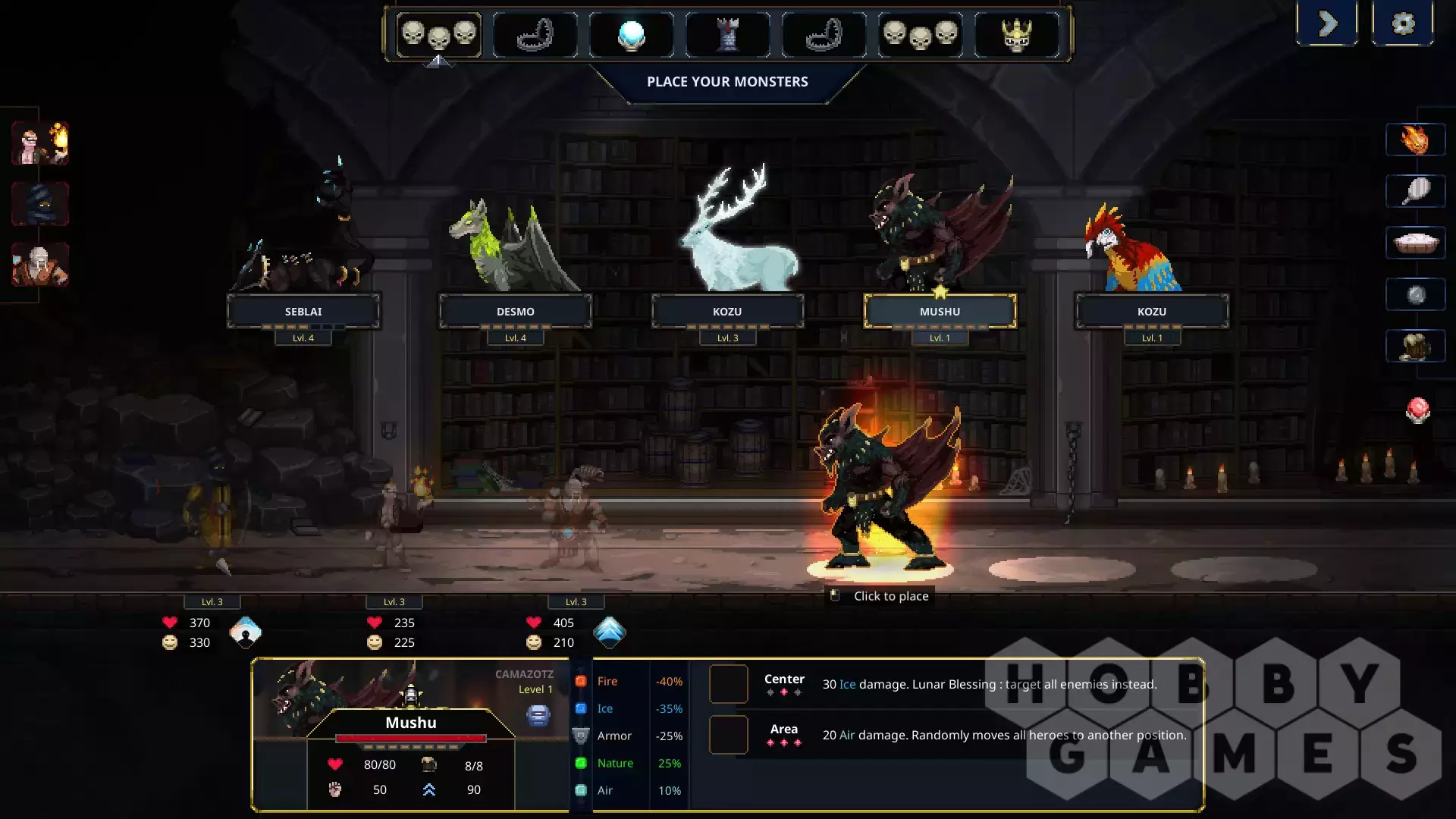The image size is (1456, 819).
Task: Use the pie item
Action: point(1415,243)
